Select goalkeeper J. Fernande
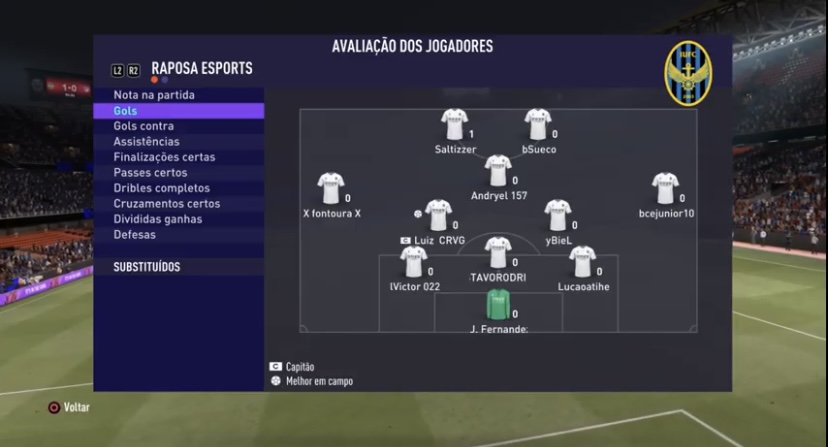828x447 pixels. point(498,304)
